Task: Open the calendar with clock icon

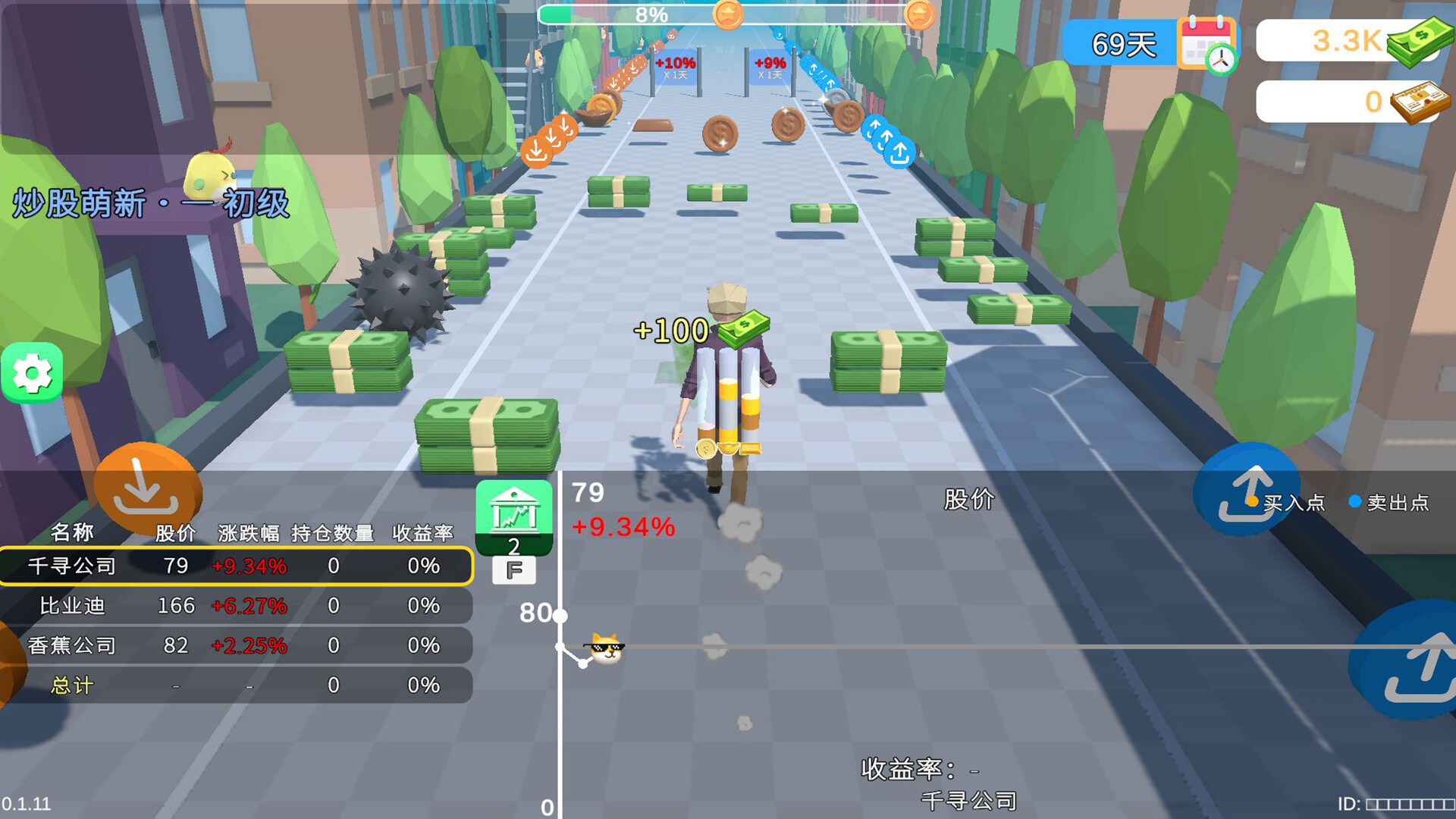Action: pos(1207,44)
